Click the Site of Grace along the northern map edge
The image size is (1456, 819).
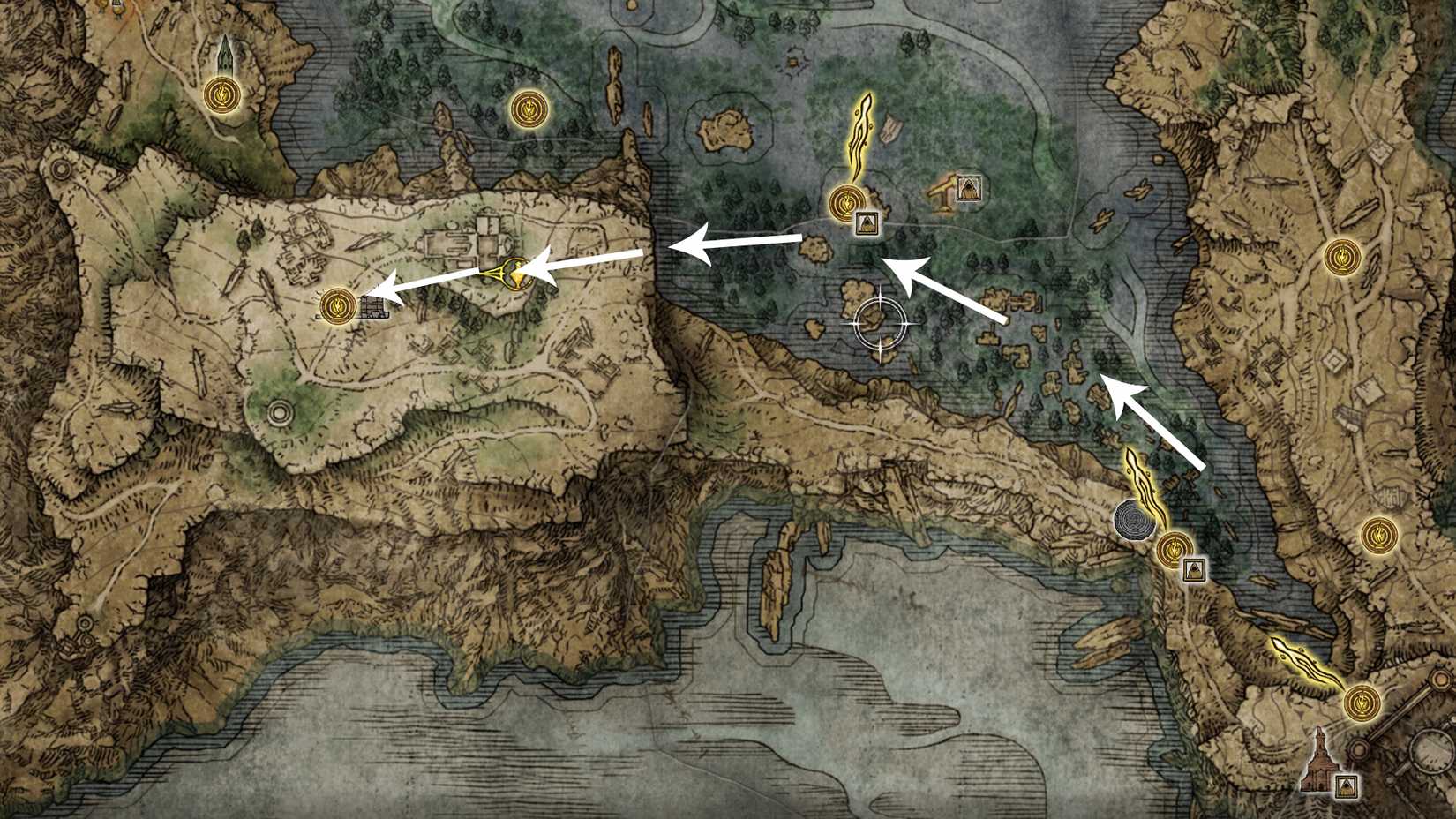529,109
